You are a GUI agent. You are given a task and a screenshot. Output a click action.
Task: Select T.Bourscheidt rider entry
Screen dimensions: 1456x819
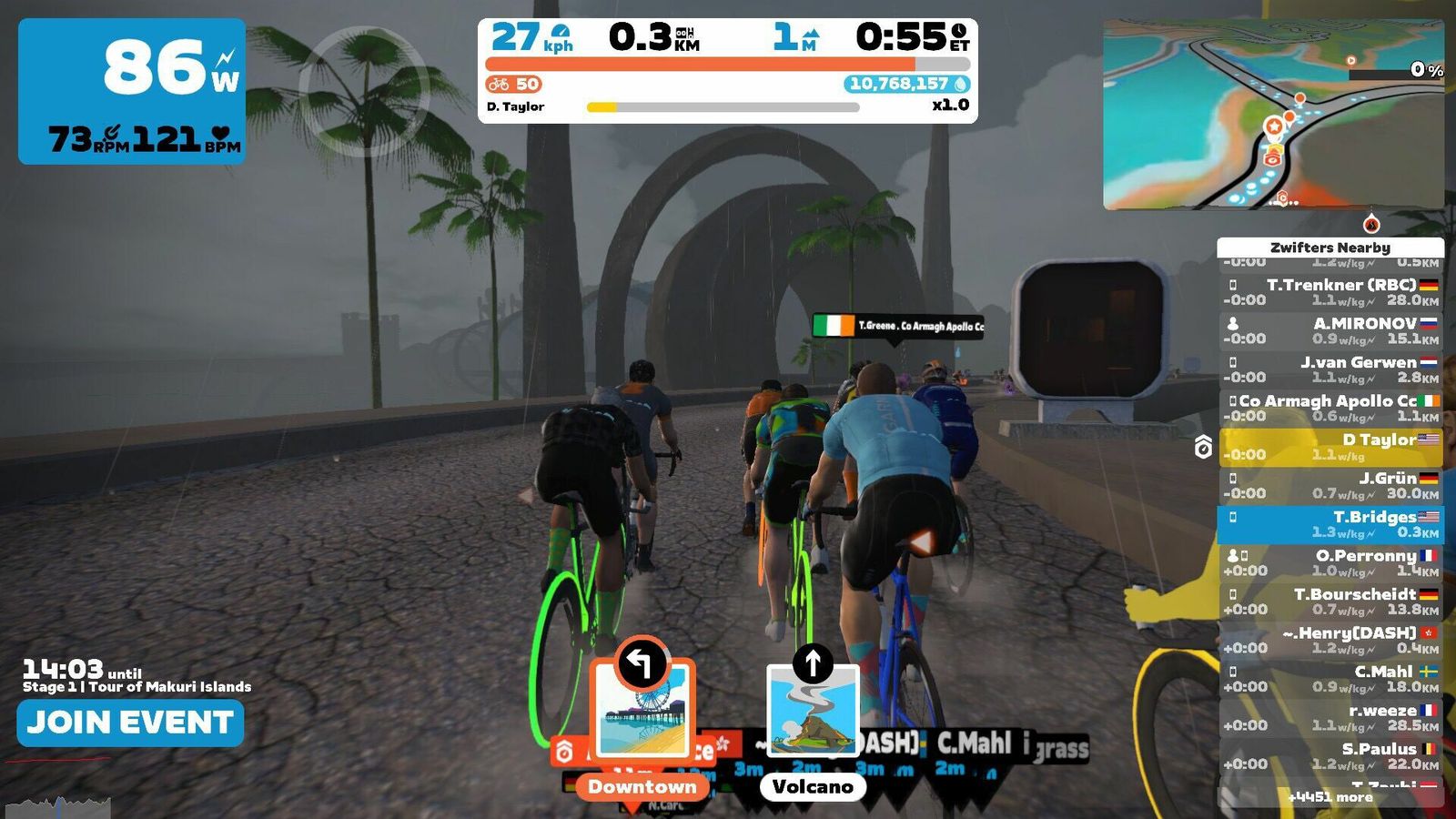tap(1330, 602)
